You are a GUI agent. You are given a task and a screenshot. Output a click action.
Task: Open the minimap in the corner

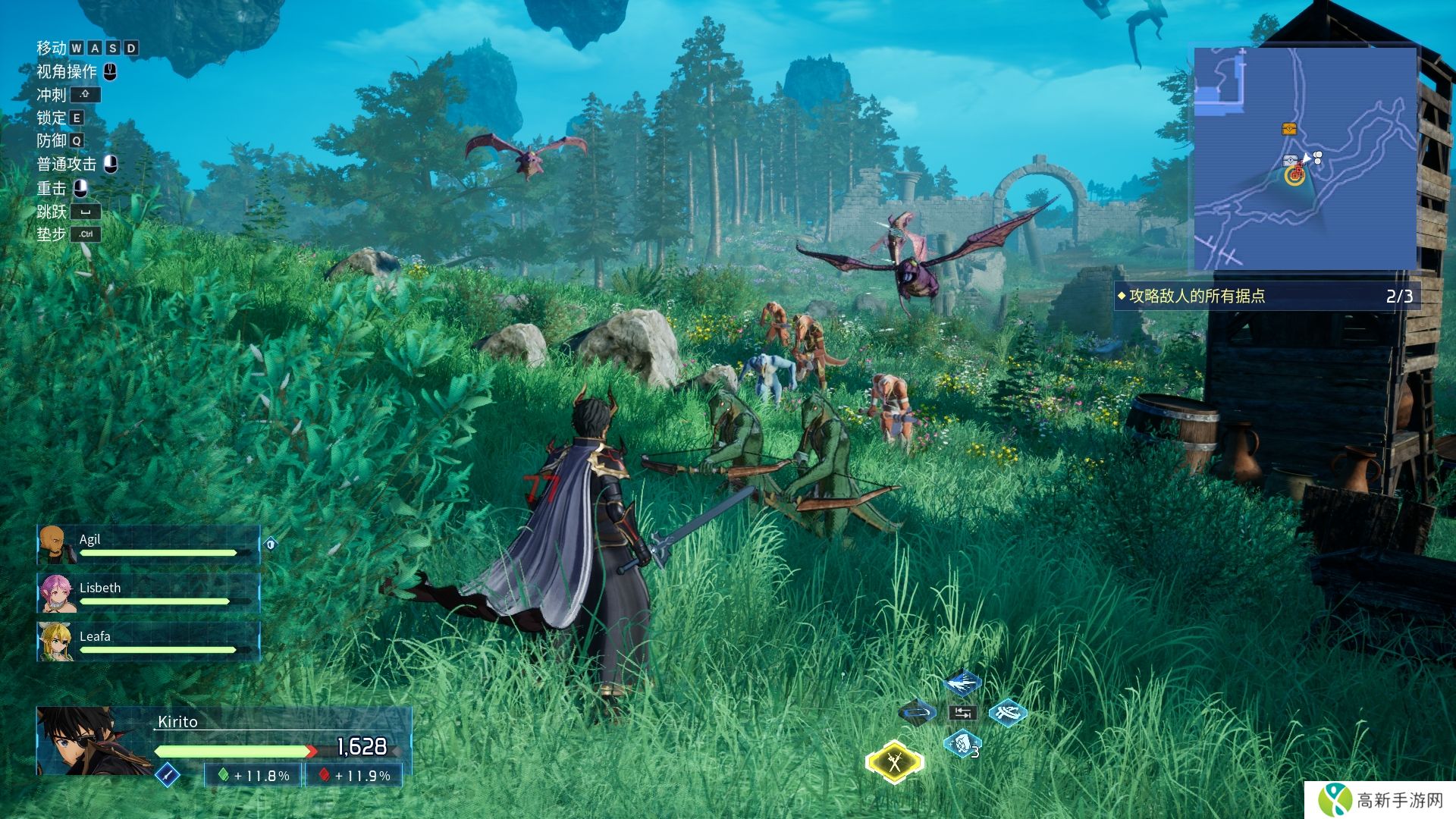1304,158
